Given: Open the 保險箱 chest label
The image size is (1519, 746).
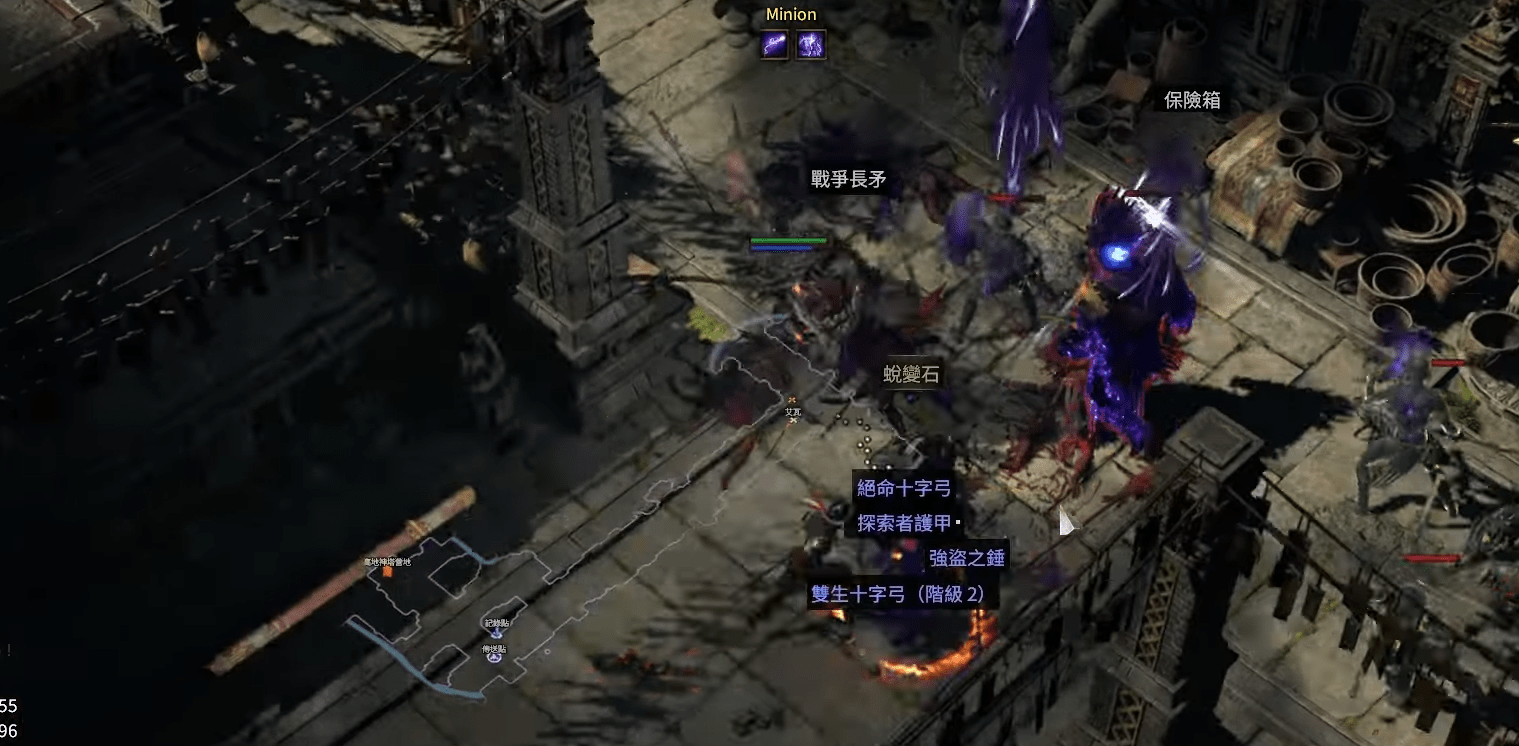Looking at the screenshot, I should tap(1192, 100).
